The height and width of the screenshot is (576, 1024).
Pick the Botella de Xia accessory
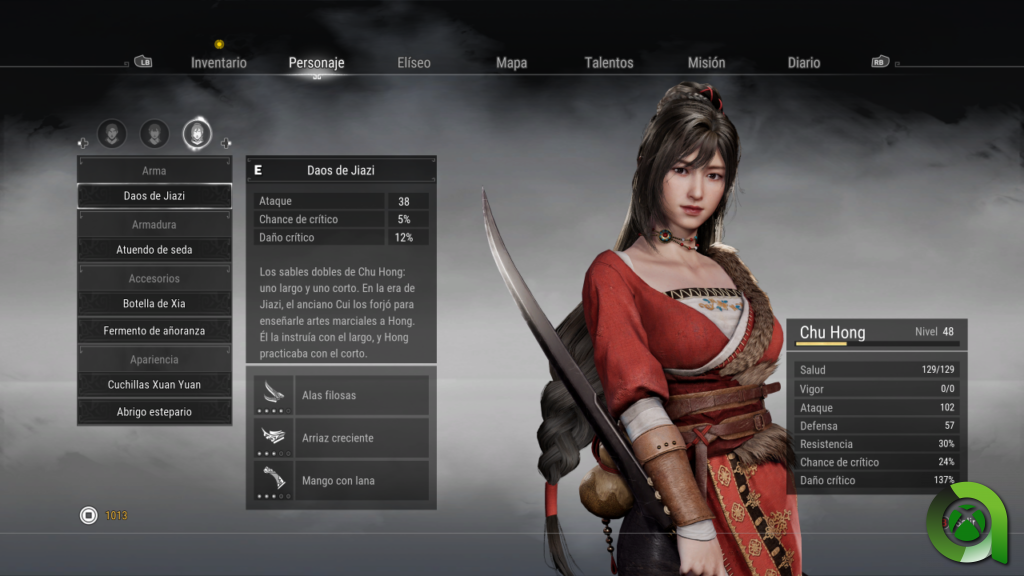154,304
